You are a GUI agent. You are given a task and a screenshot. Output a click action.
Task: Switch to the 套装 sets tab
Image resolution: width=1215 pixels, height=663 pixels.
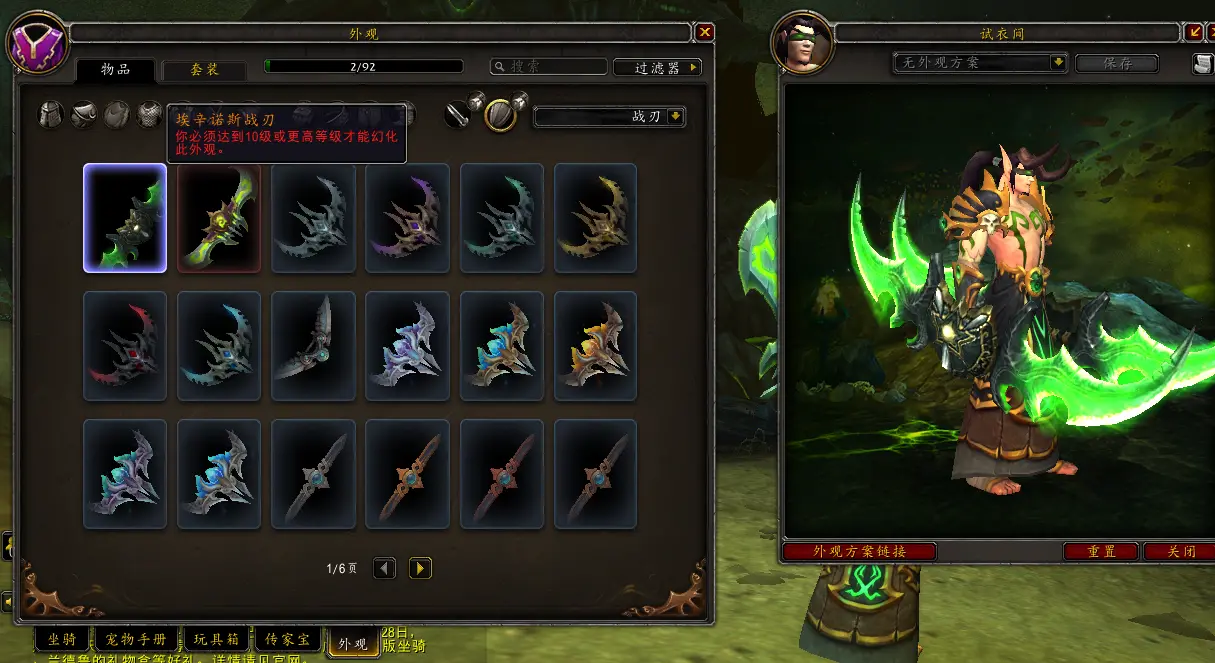tap(204, 70)
